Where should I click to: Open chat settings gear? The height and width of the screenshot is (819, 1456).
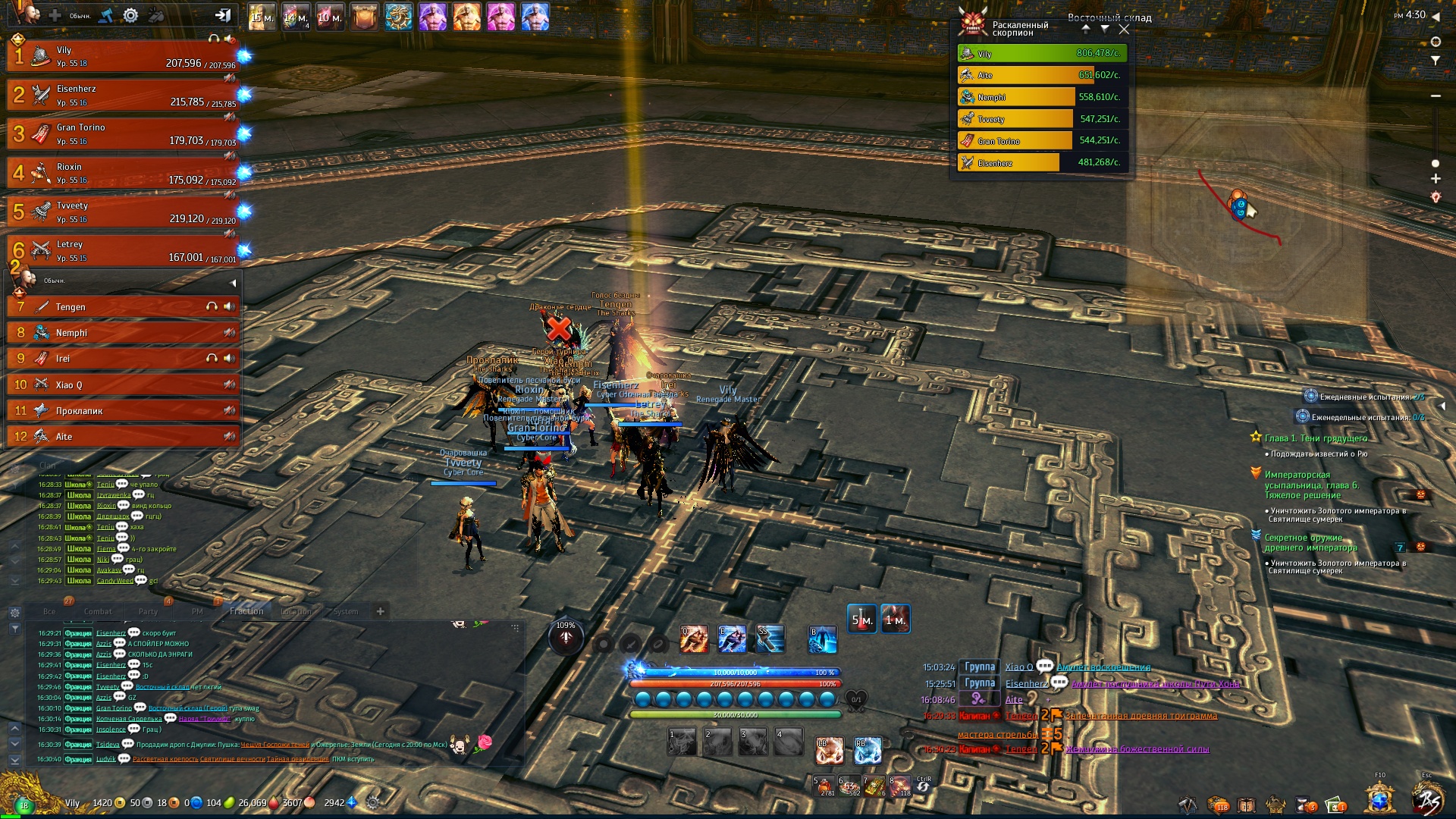click(14, 612)
